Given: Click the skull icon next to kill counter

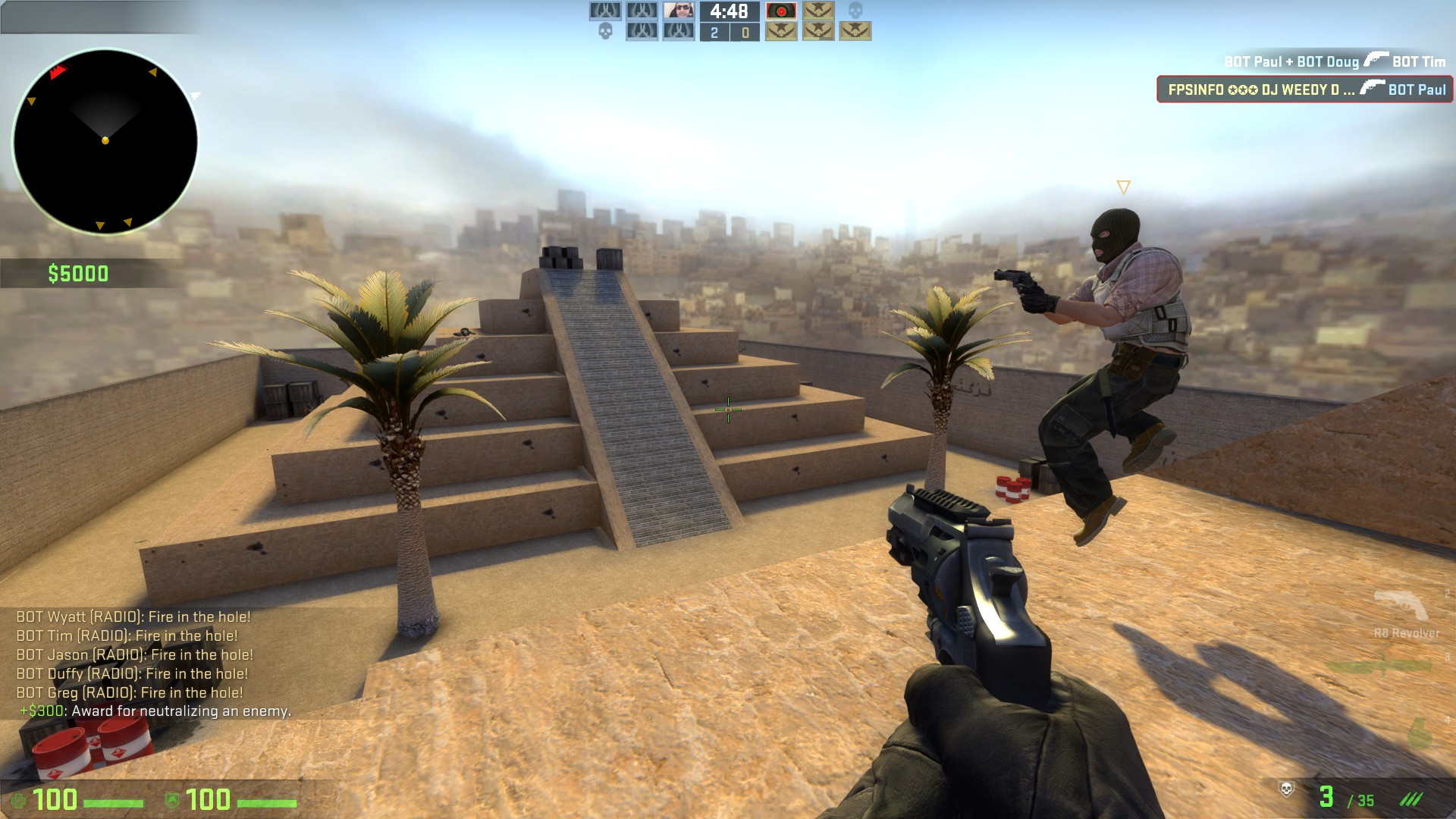Looking at the screenshot, I should click(1287, 790).
